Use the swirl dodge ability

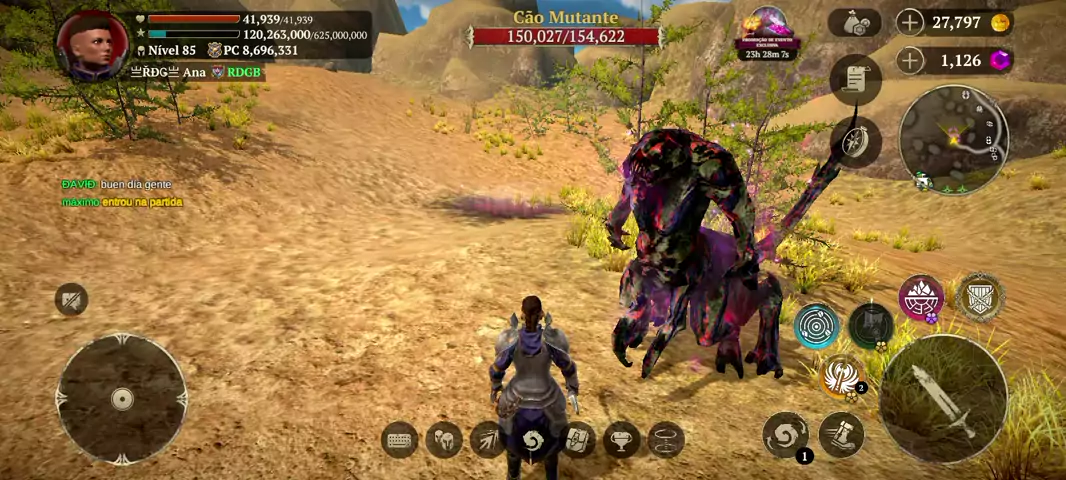[x=785, y=436]
